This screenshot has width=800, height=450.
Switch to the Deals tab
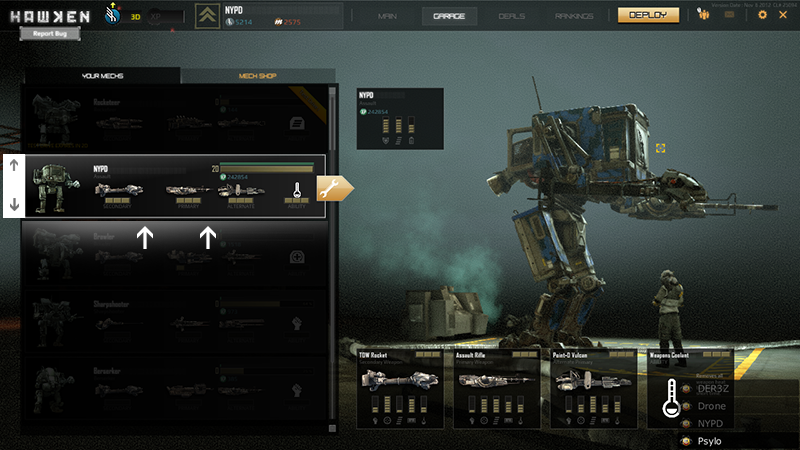(512, 16)
